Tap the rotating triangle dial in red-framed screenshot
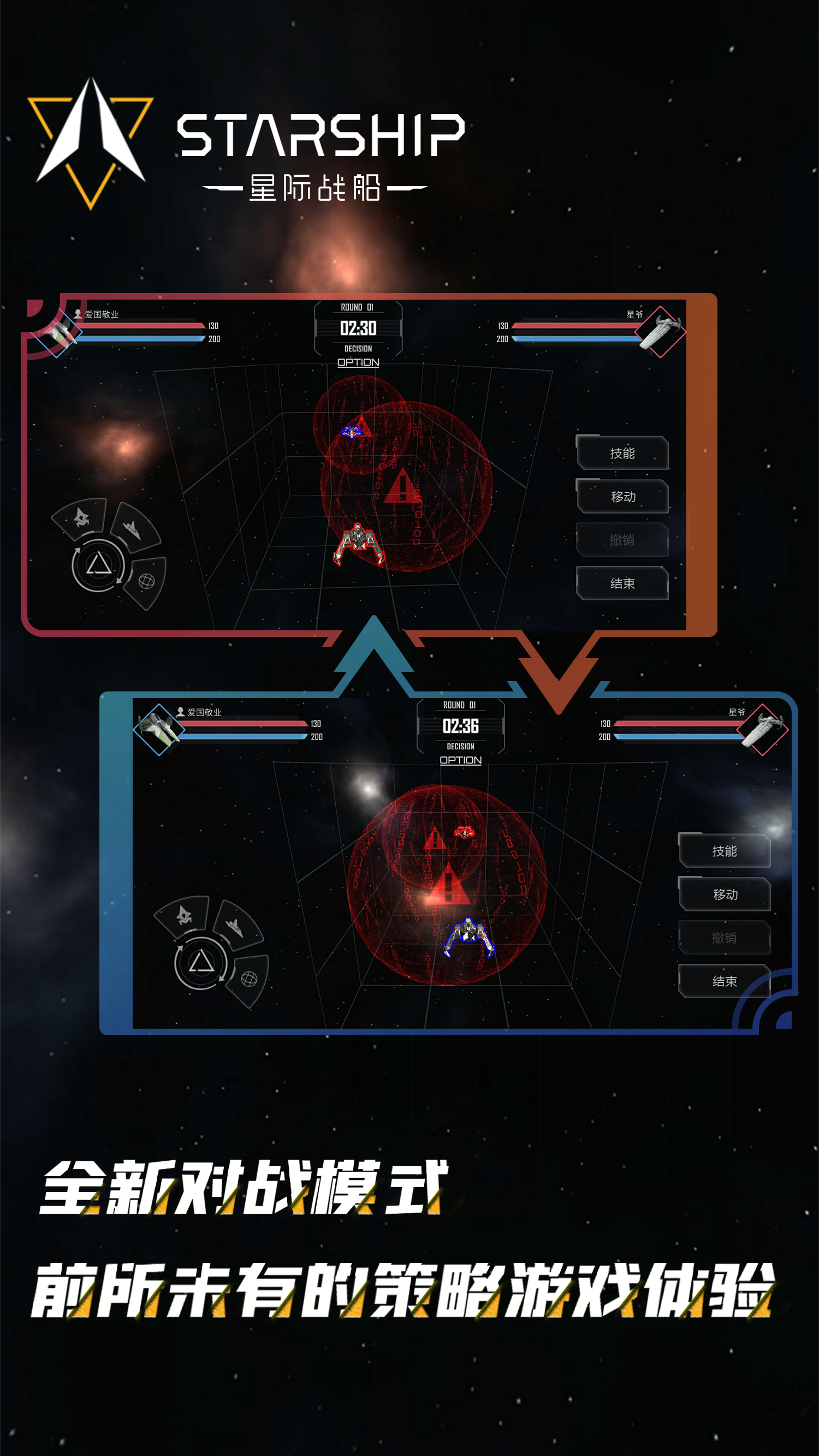Image resolution: width=819 pixels, height=1456 pixels. tap(98, 565)
